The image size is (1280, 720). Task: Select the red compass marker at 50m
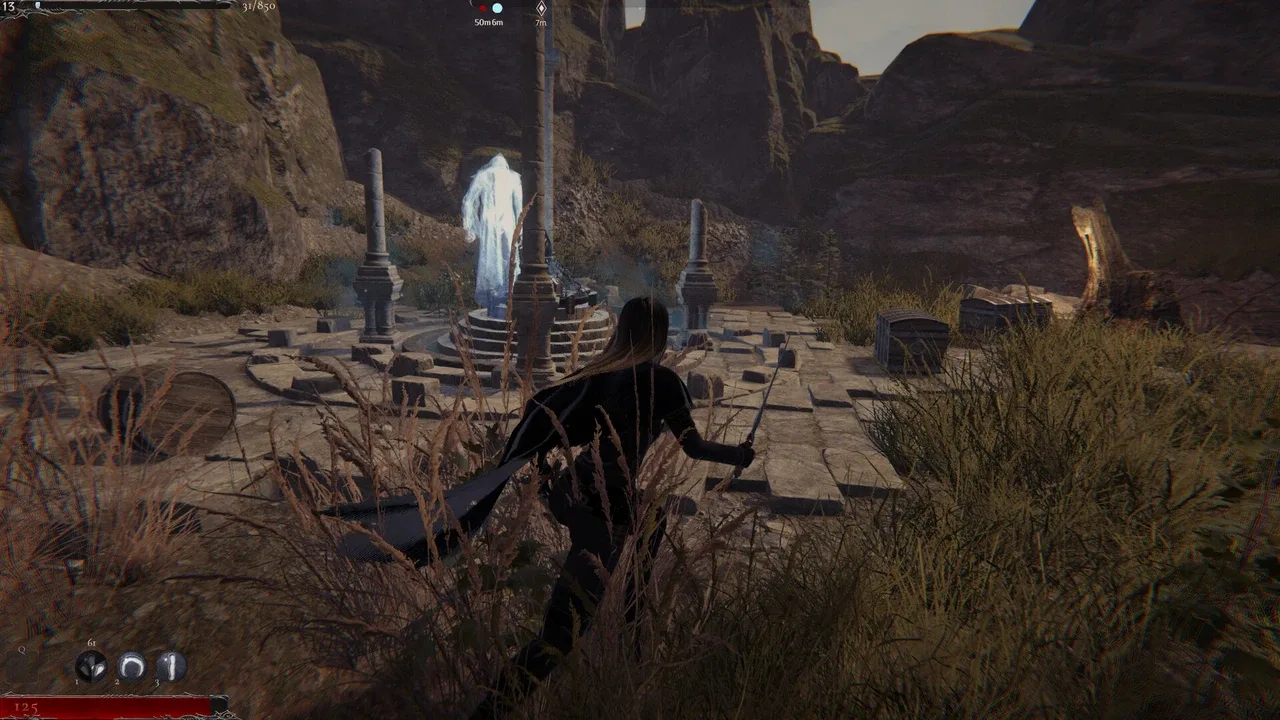click(x=482, y=8)
